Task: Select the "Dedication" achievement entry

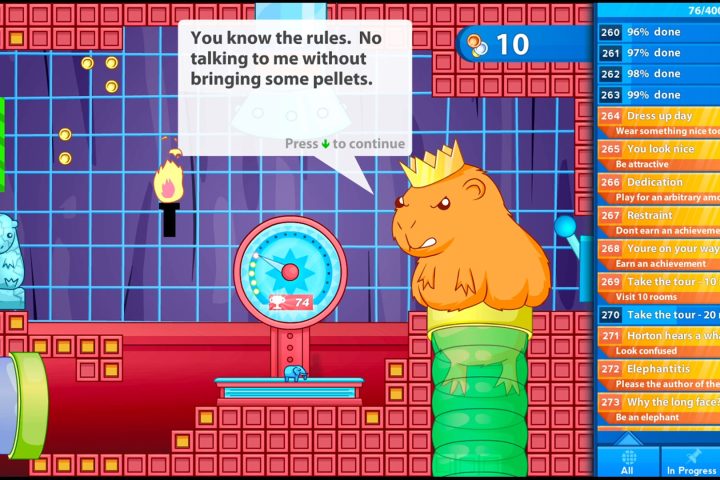Action: (658, 188)
